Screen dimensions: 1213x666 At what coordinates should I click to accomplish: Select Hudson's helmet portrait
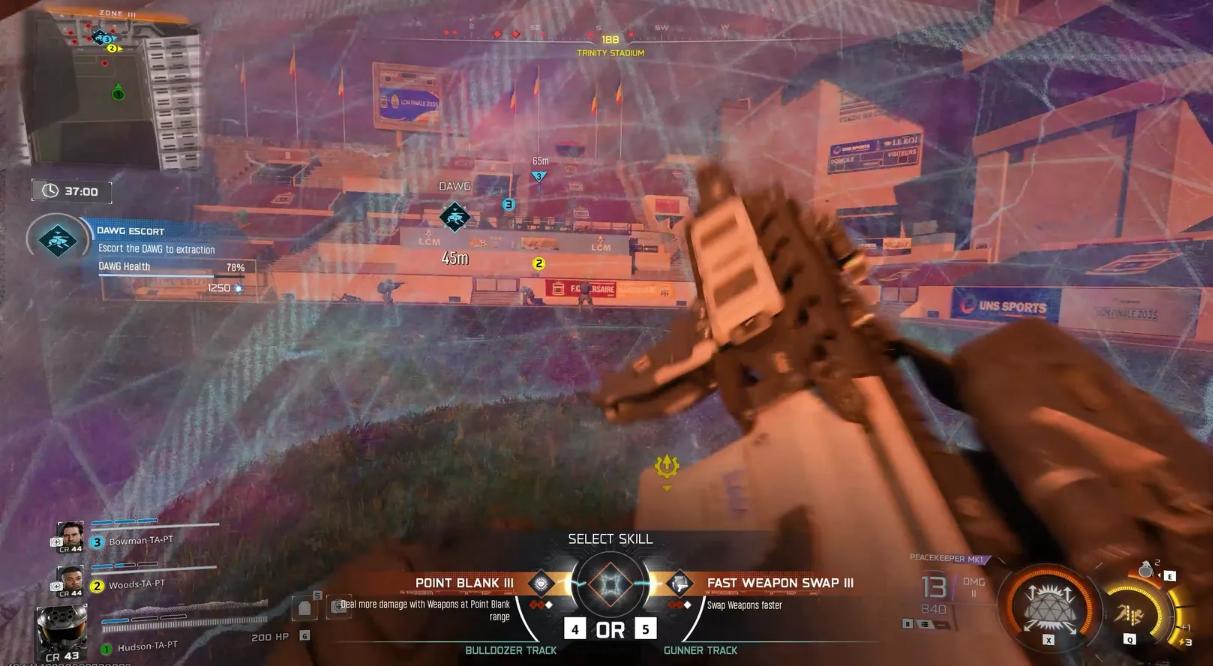(62, 628)
